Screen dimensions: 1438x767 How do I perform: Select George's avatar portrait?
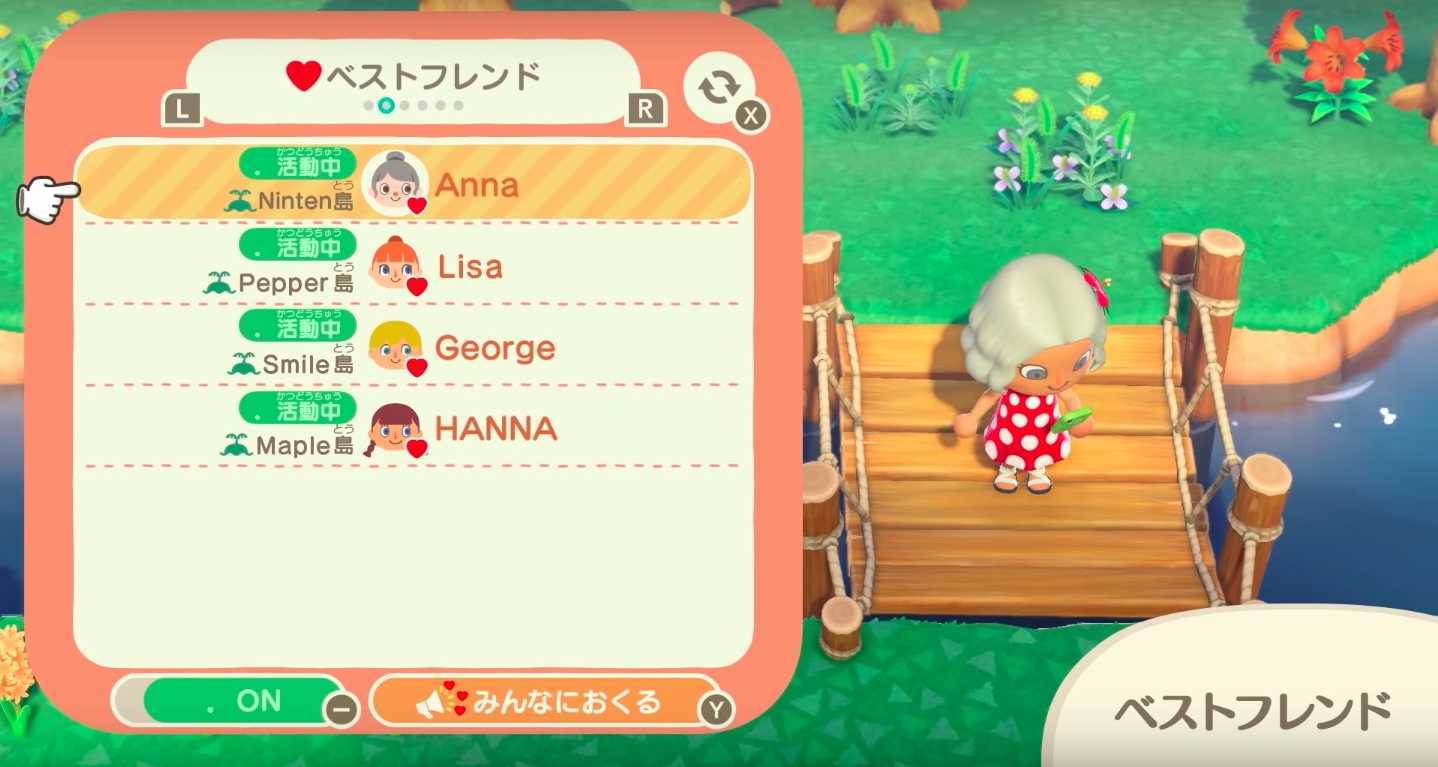point(392,345)
